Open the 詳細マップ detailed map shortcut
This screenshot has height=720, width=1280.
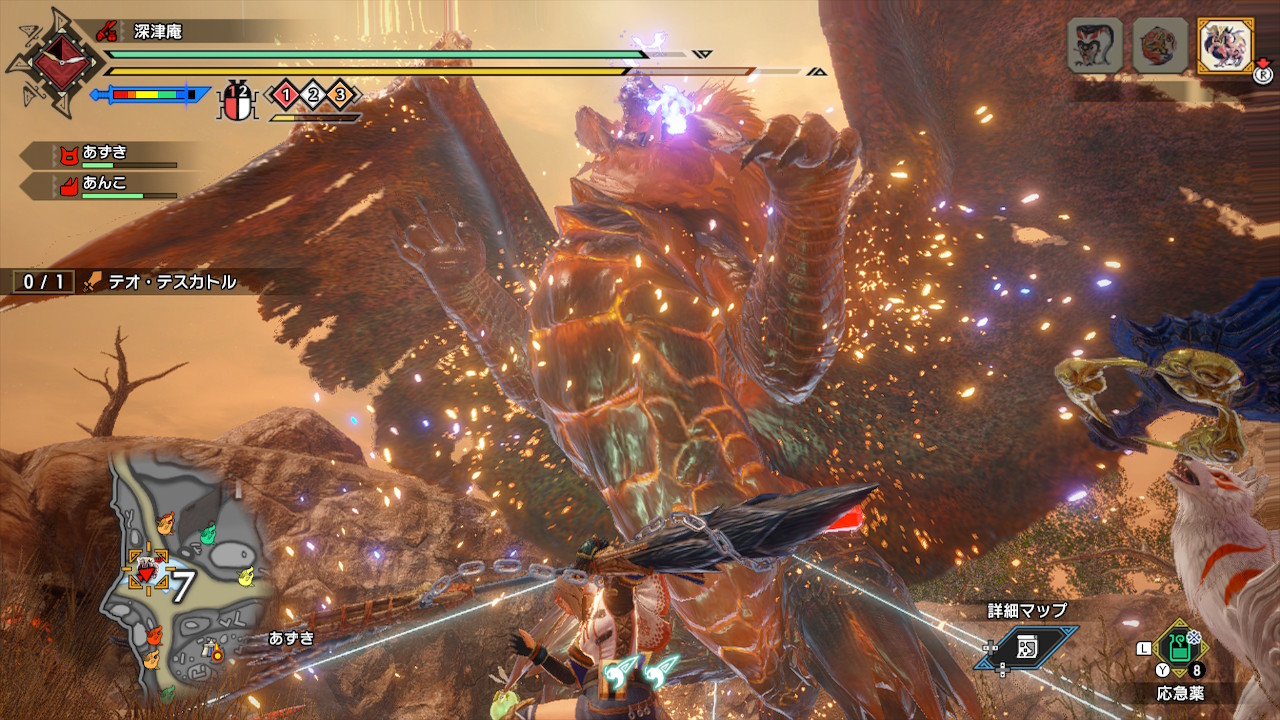(1027, 647)
